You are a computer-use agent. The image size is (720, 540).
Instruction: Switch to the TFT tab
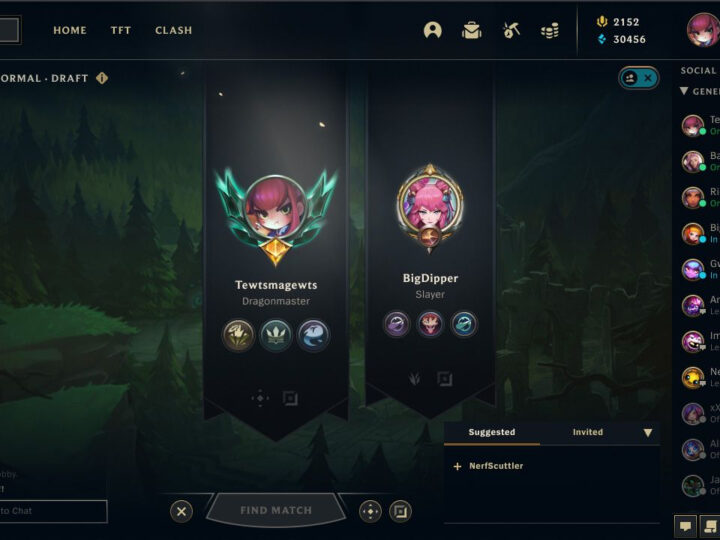[121, 30]
